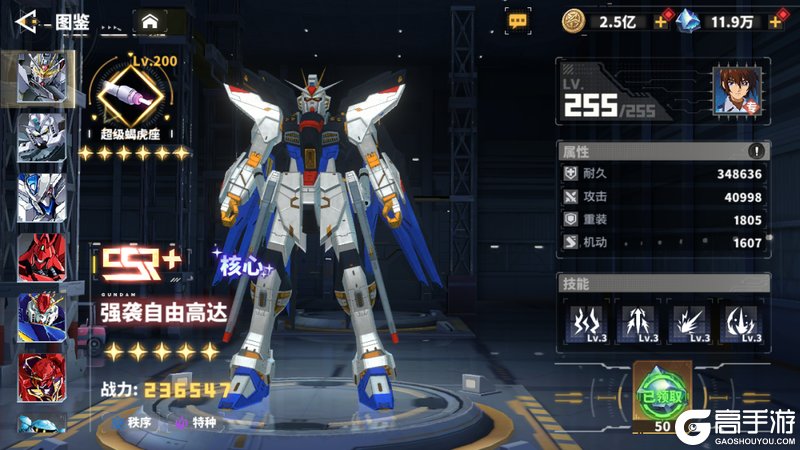View the pilot portrait

click(x=737, y=92)
